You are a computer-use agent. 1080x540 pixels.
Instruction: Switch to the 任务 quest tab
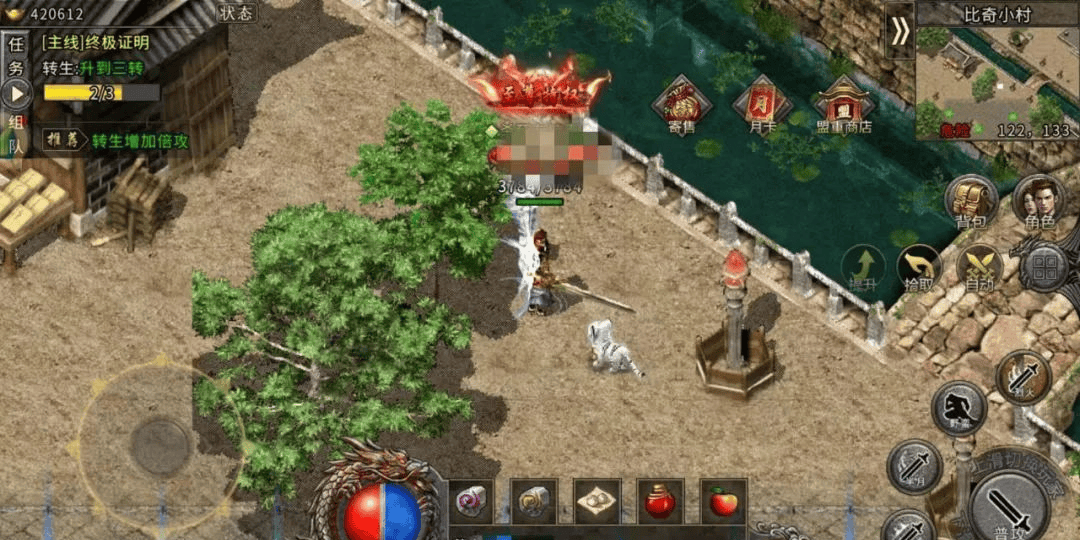(15, 57)
